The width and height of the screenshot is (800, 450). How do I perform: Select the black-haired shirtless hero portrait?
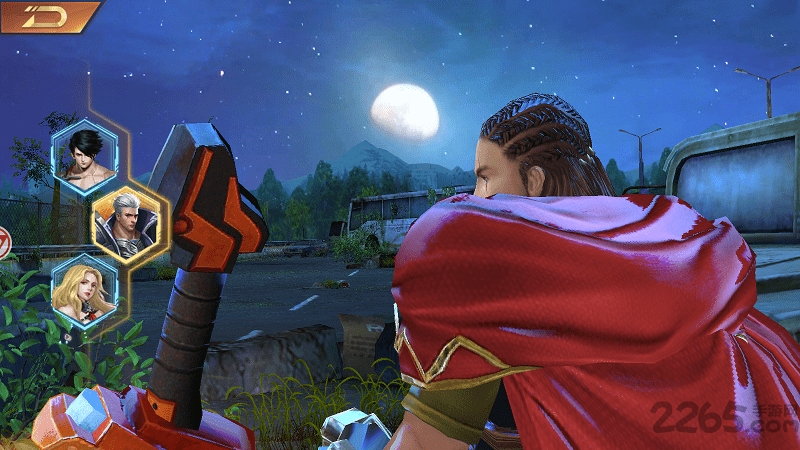tap(83, 156)
